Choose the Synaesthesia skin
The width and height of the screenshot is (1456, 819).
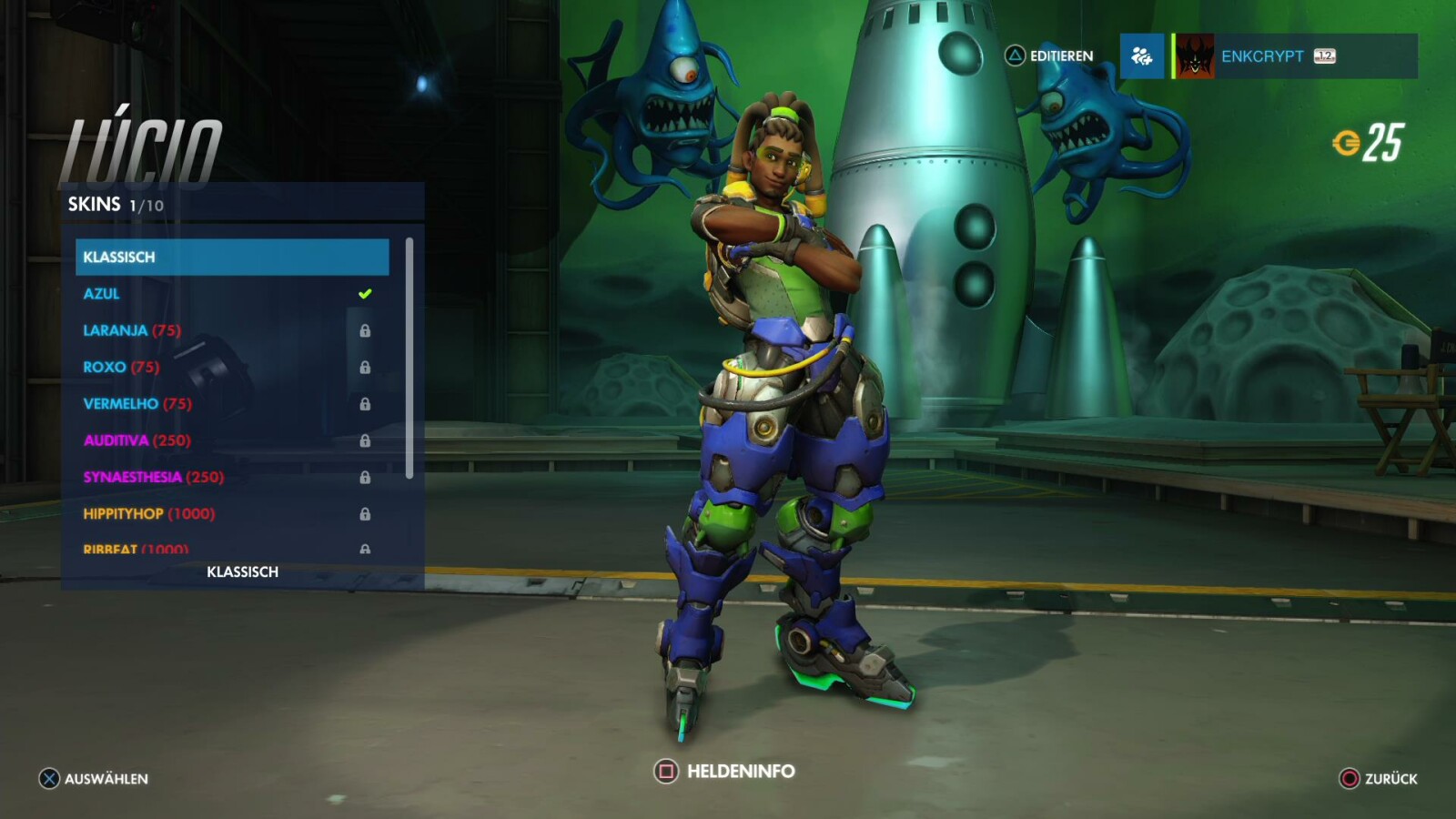pyautogui.click(x=232, y=477)
